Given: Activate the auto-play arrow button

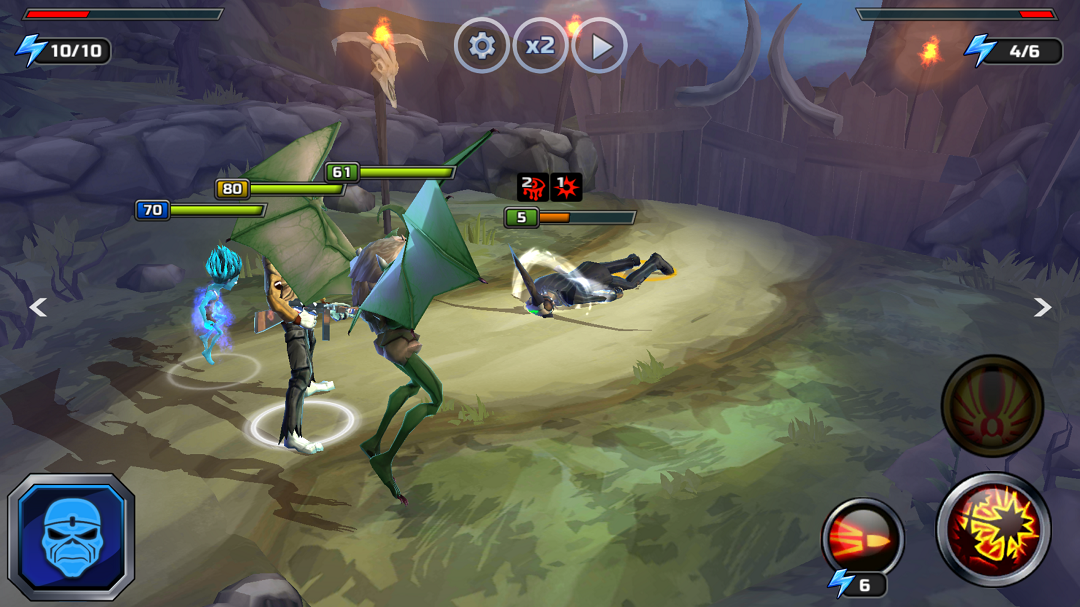Looking at the screenshot, I should [600, 46].
